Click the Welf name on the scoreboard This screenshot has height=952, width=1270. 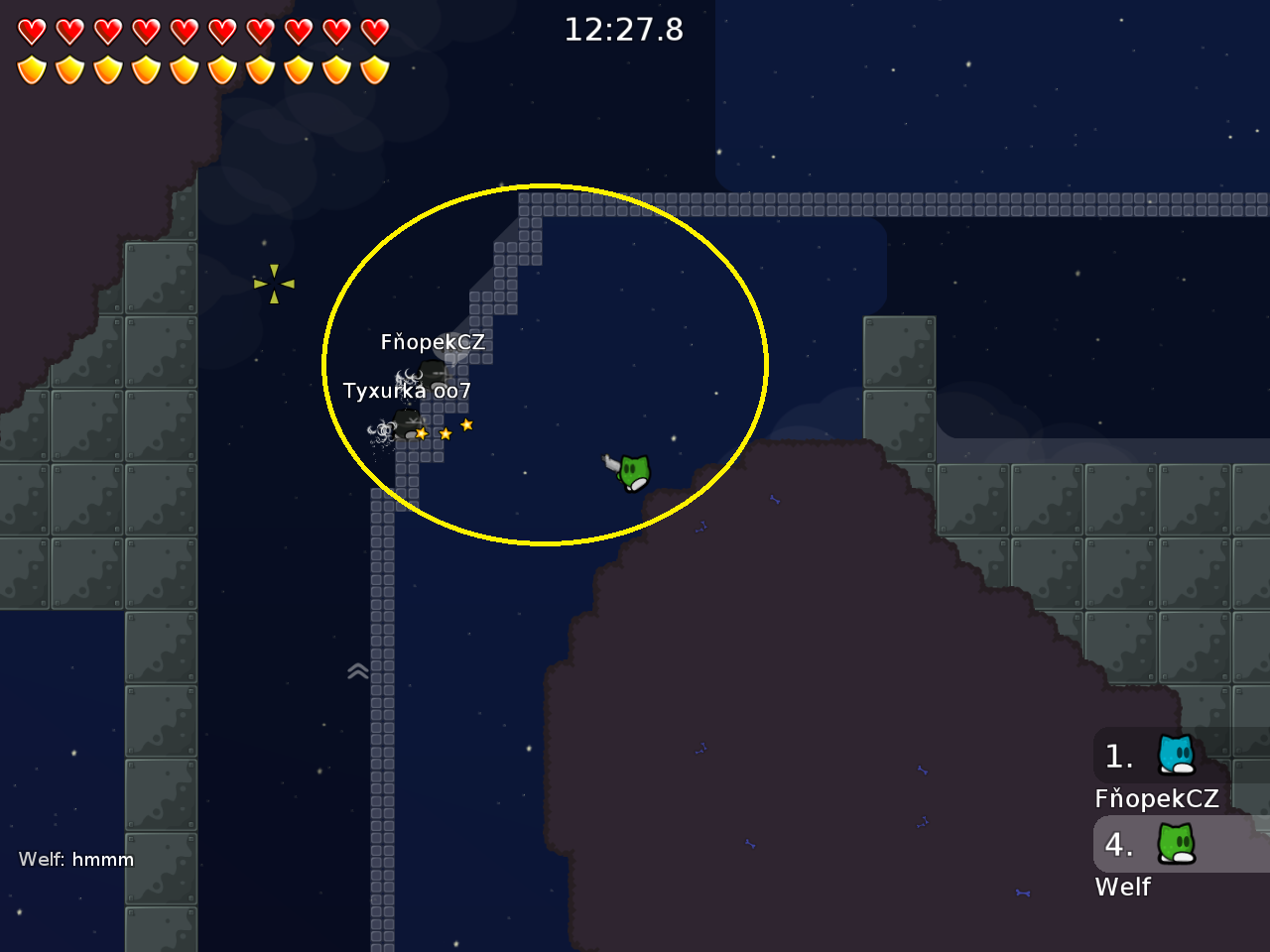pos(1123,887)
